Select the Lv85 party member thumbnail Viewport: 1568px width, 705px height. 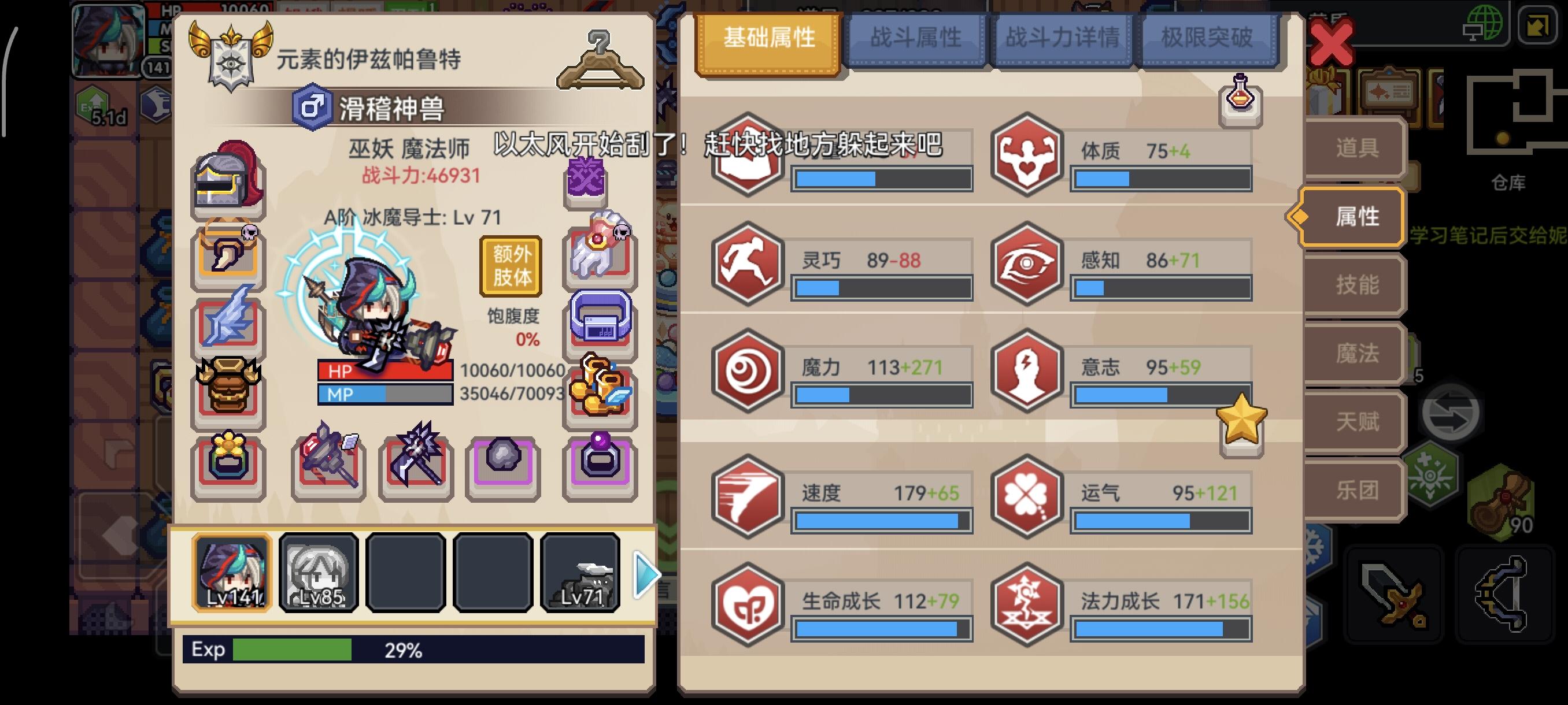pos(319,573)
